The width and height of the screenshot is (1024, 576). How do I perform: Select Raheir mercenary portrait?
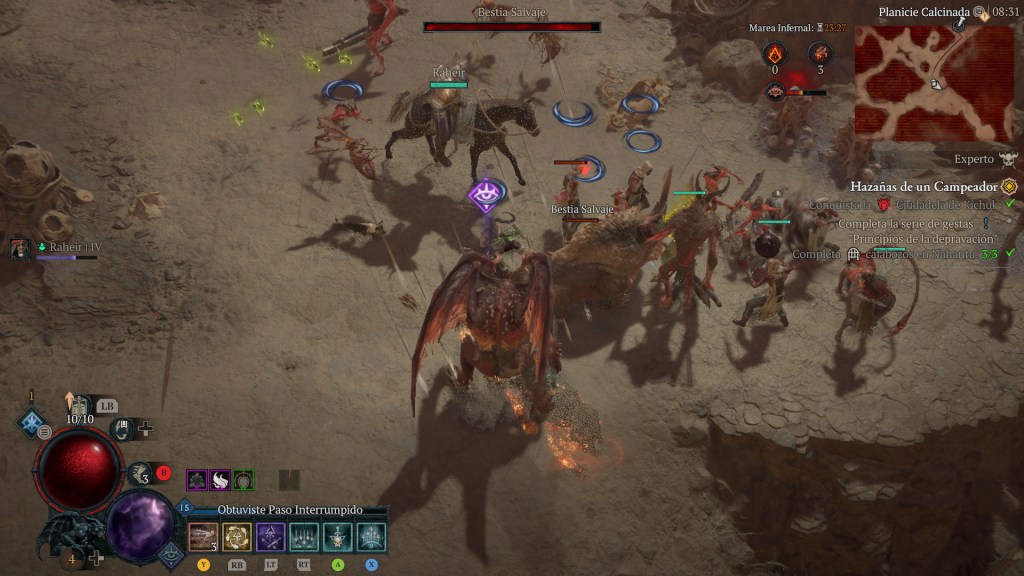point(19,249)
